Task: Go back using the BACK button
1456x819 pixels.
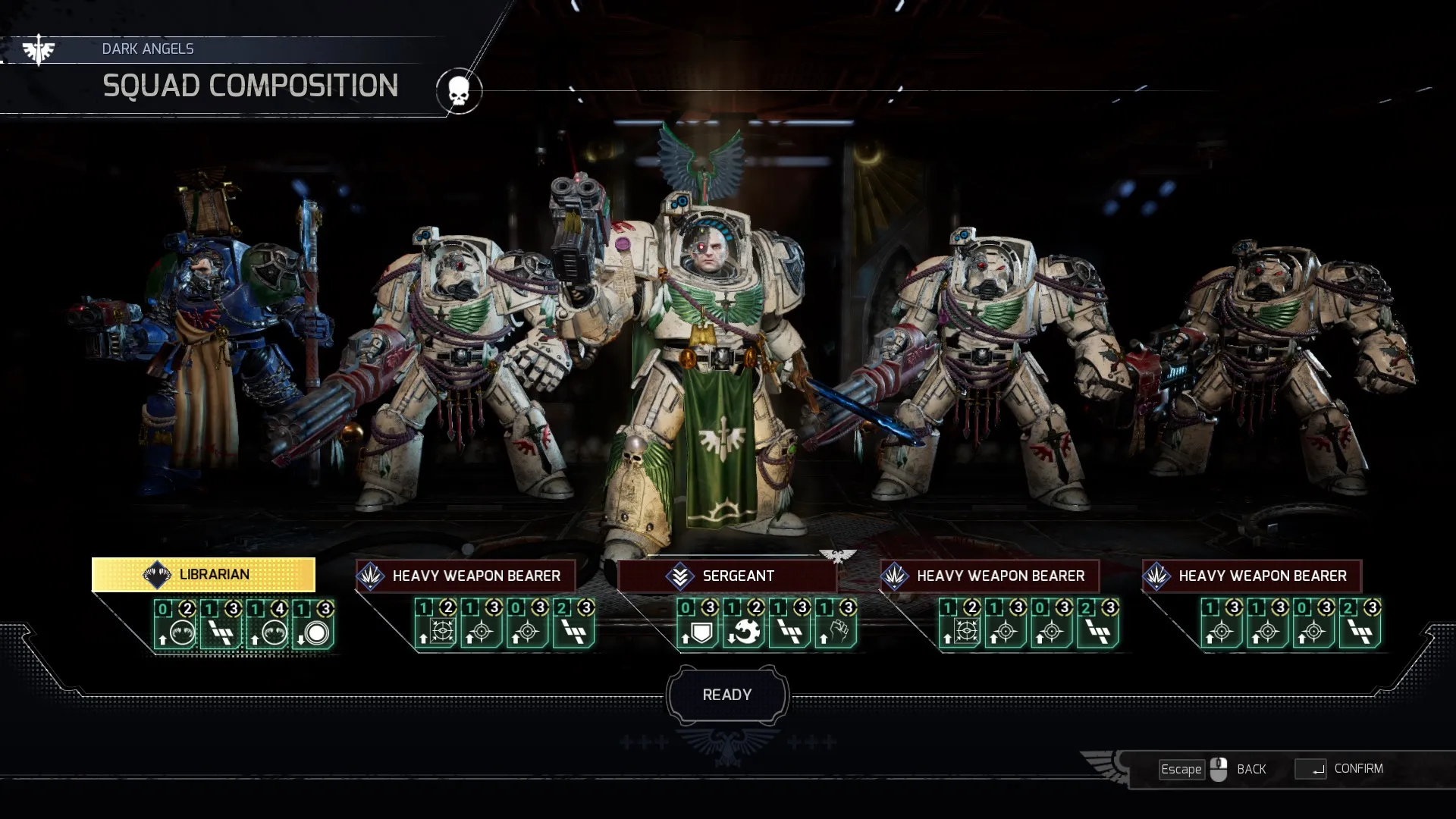Action: pos(1250,769)
